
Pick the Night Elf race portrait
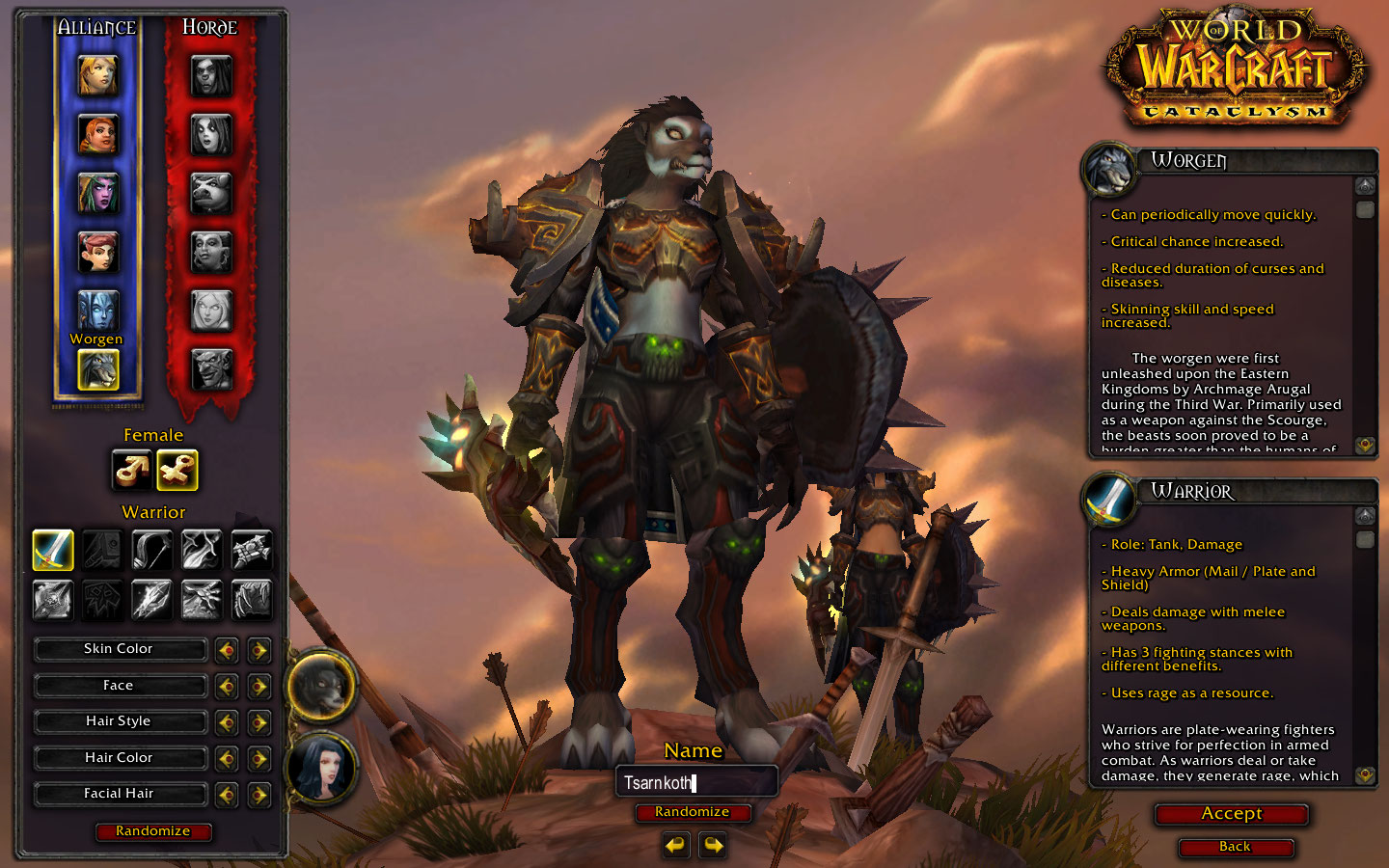(x=97, y=193)
